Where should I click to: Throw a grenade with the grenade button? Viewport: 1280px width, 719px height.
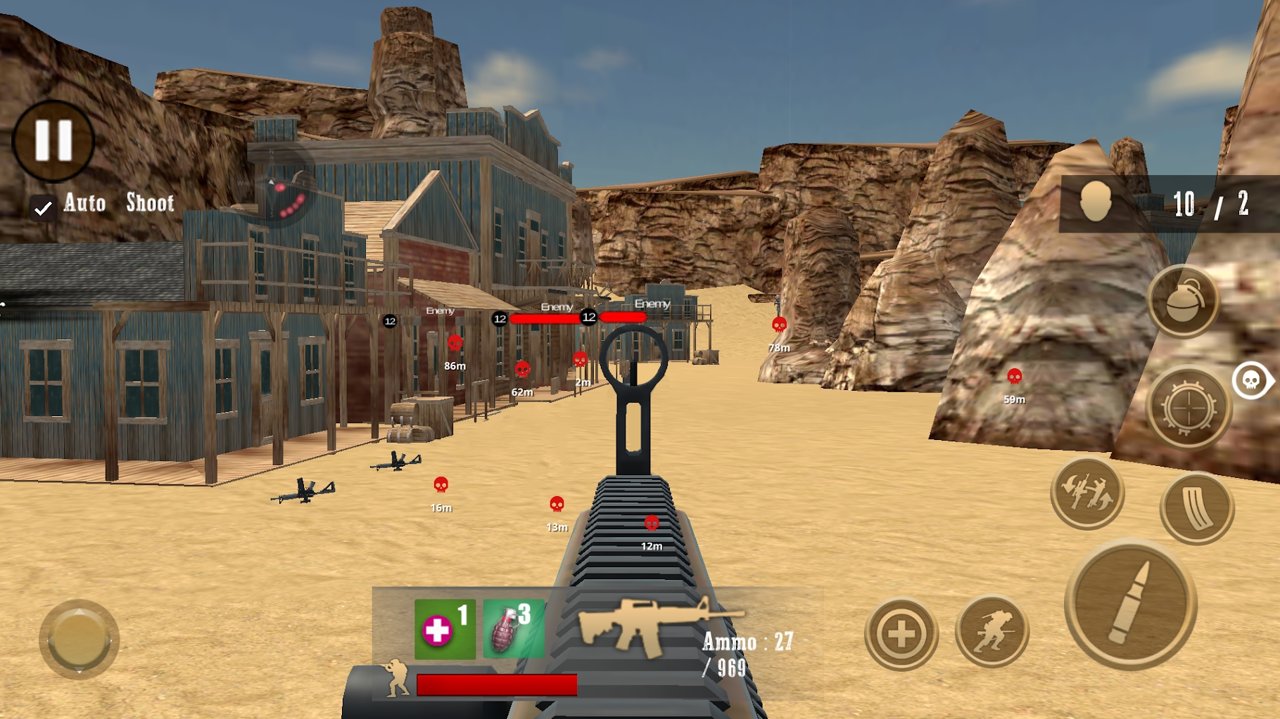tap(1183, 301)
